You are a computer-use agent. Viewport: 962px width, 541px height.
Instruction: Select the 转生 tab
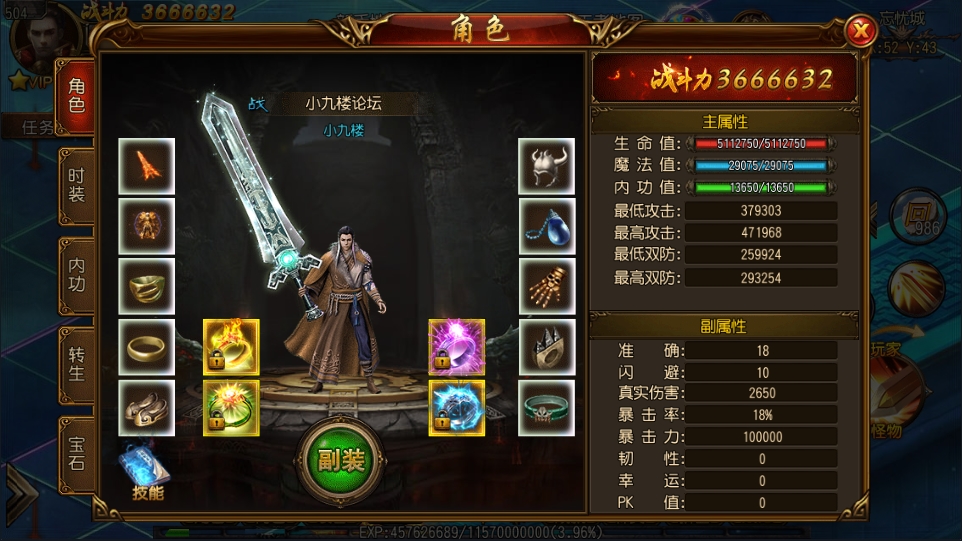(77, 362)
